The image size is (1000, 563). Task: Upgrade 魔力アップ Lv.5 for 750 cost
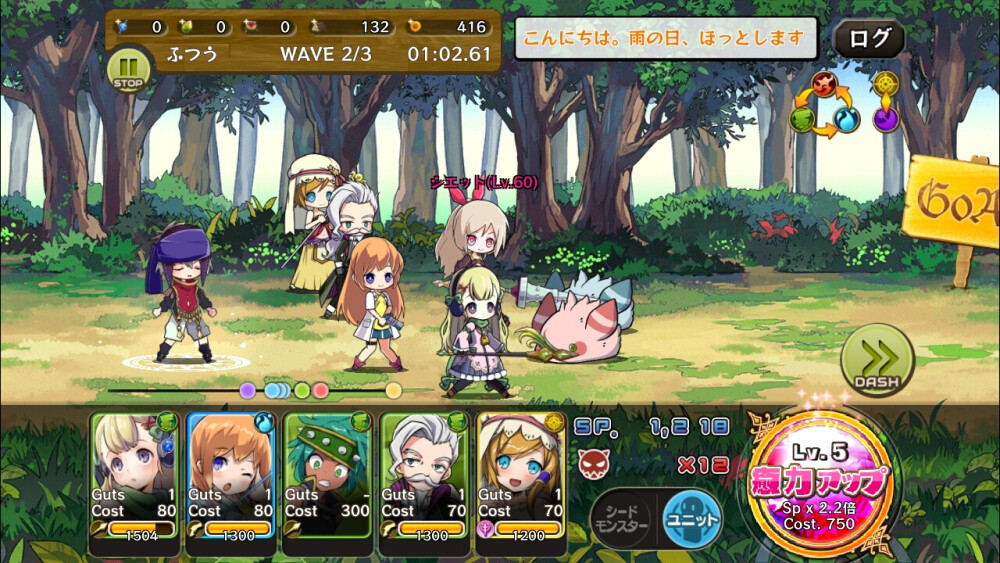[x=822, y=480]
